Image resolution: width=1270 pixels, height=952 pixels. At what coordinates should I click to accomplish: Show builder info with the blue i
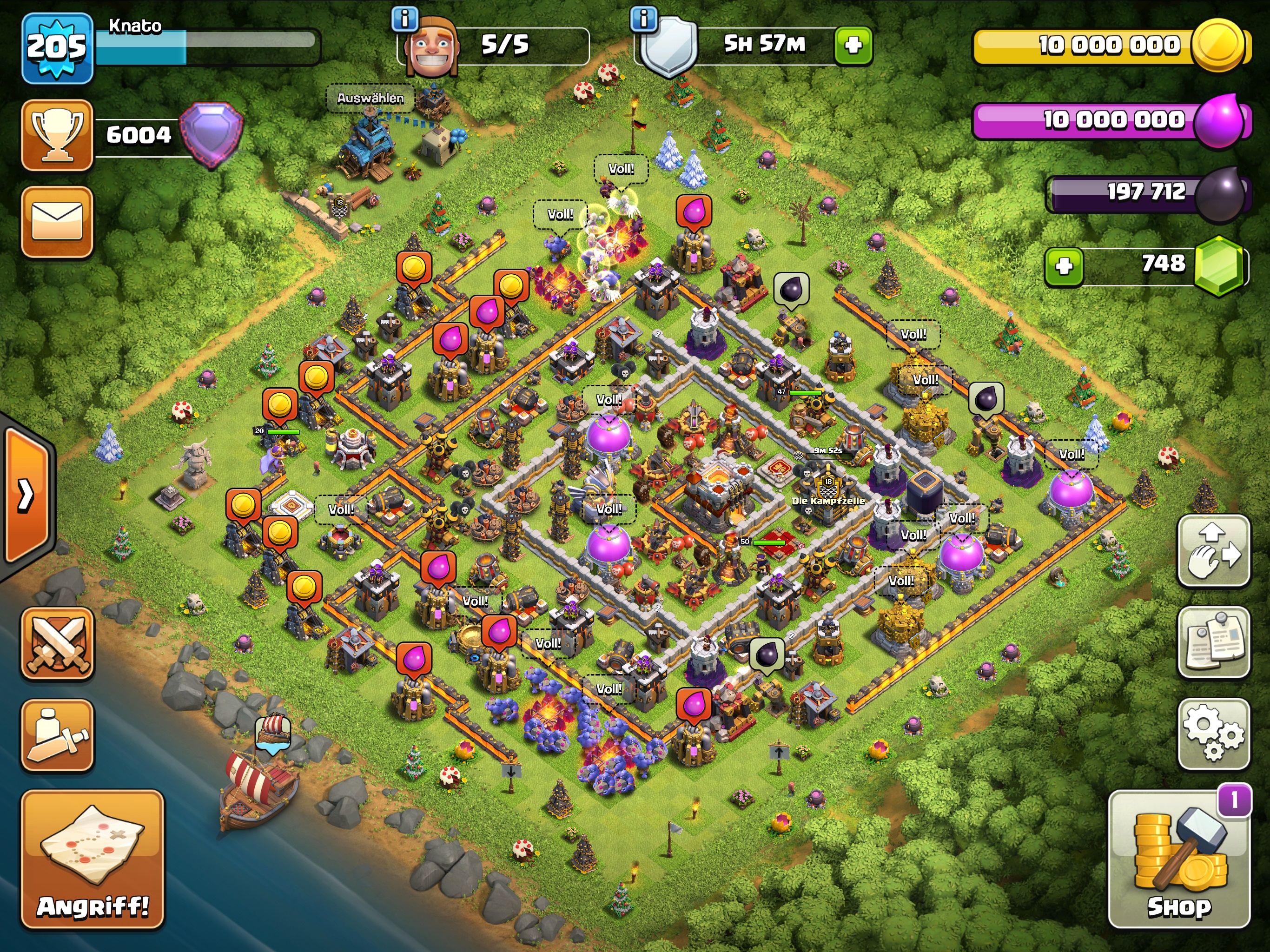click(x=405, y=20)
